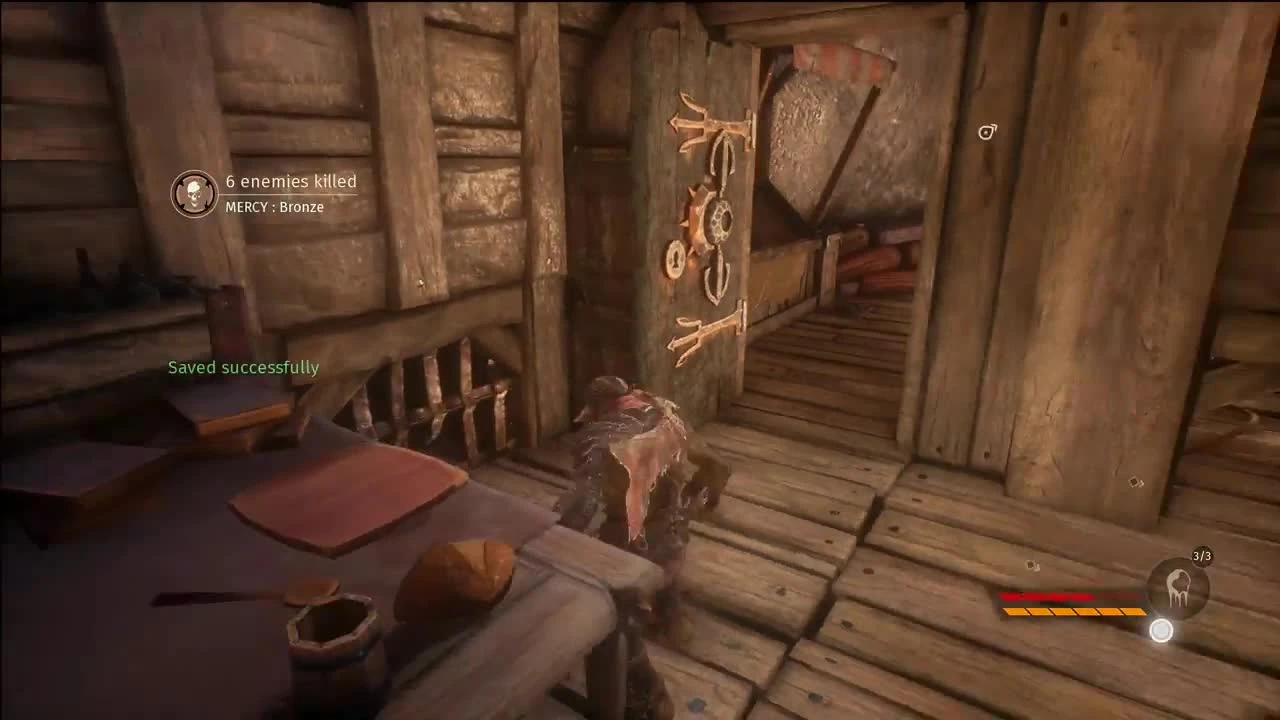Click the eye-shaped marker in top right

point(987,131)
